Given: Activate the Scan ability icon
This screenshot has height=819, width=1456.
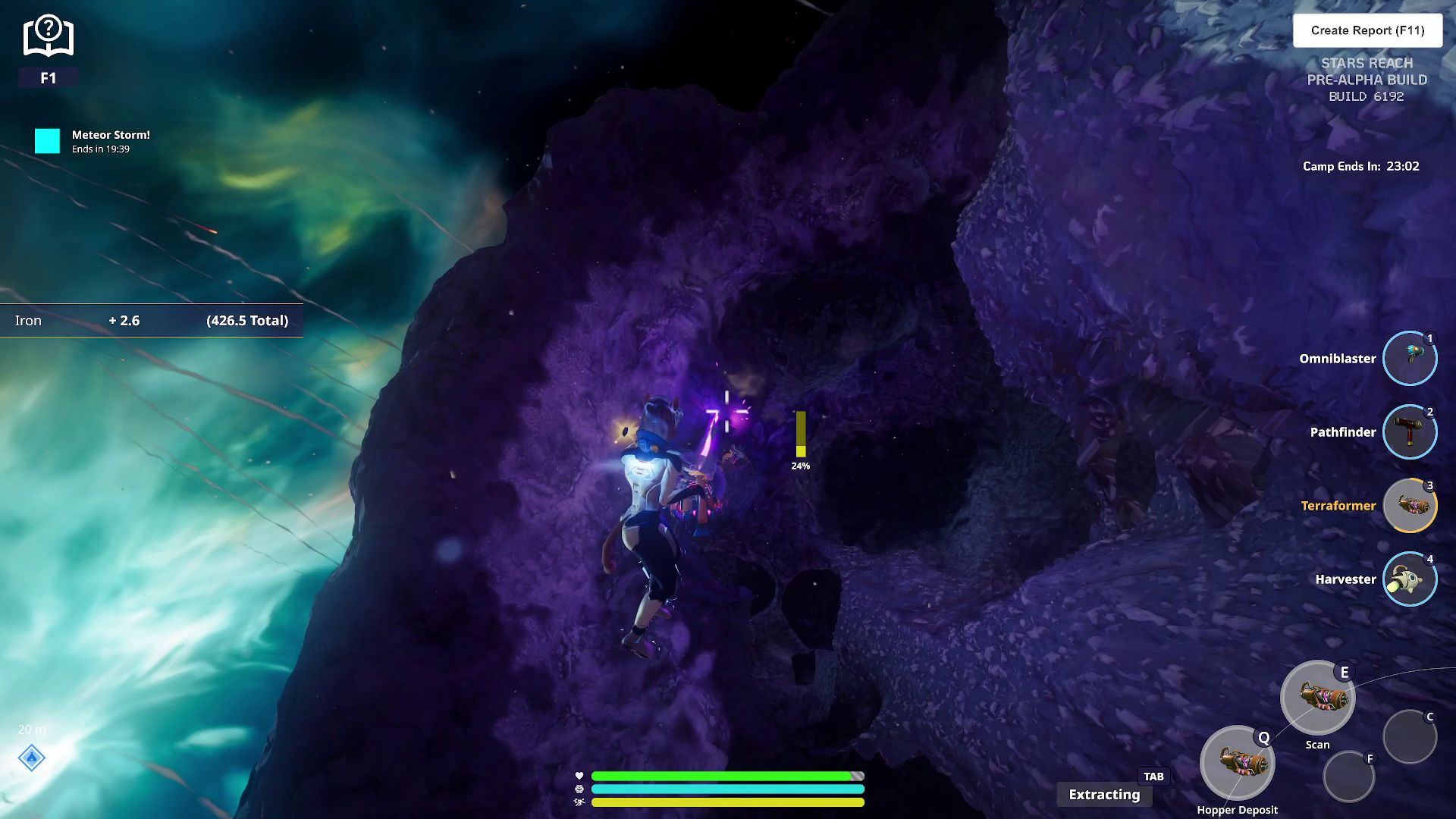Looking at the screenshot, I should coord(1317,698).
